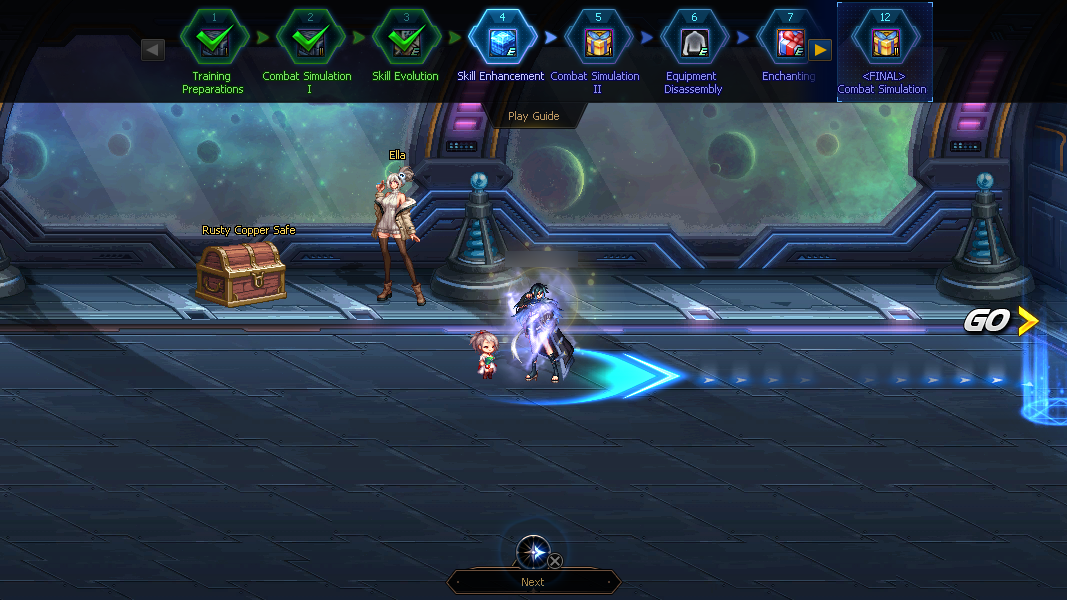Close the skill icon with the X
The height and width of the screenshot is (600, 1067).
tap(555, 561)
